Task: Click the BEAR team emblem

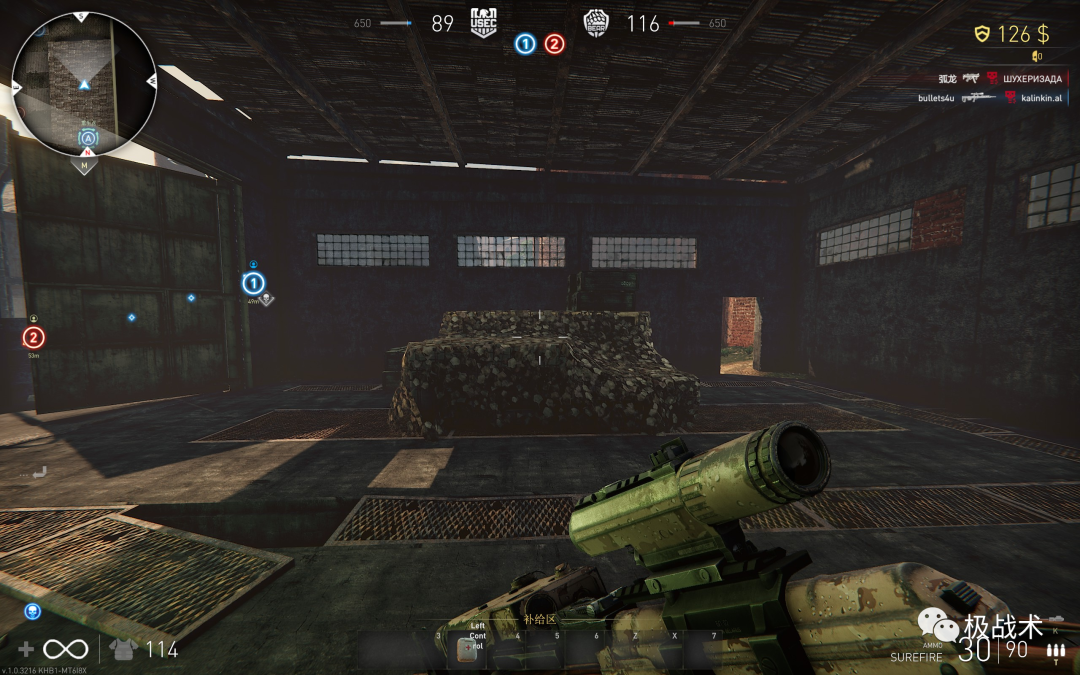Action: tap(597, 23)
